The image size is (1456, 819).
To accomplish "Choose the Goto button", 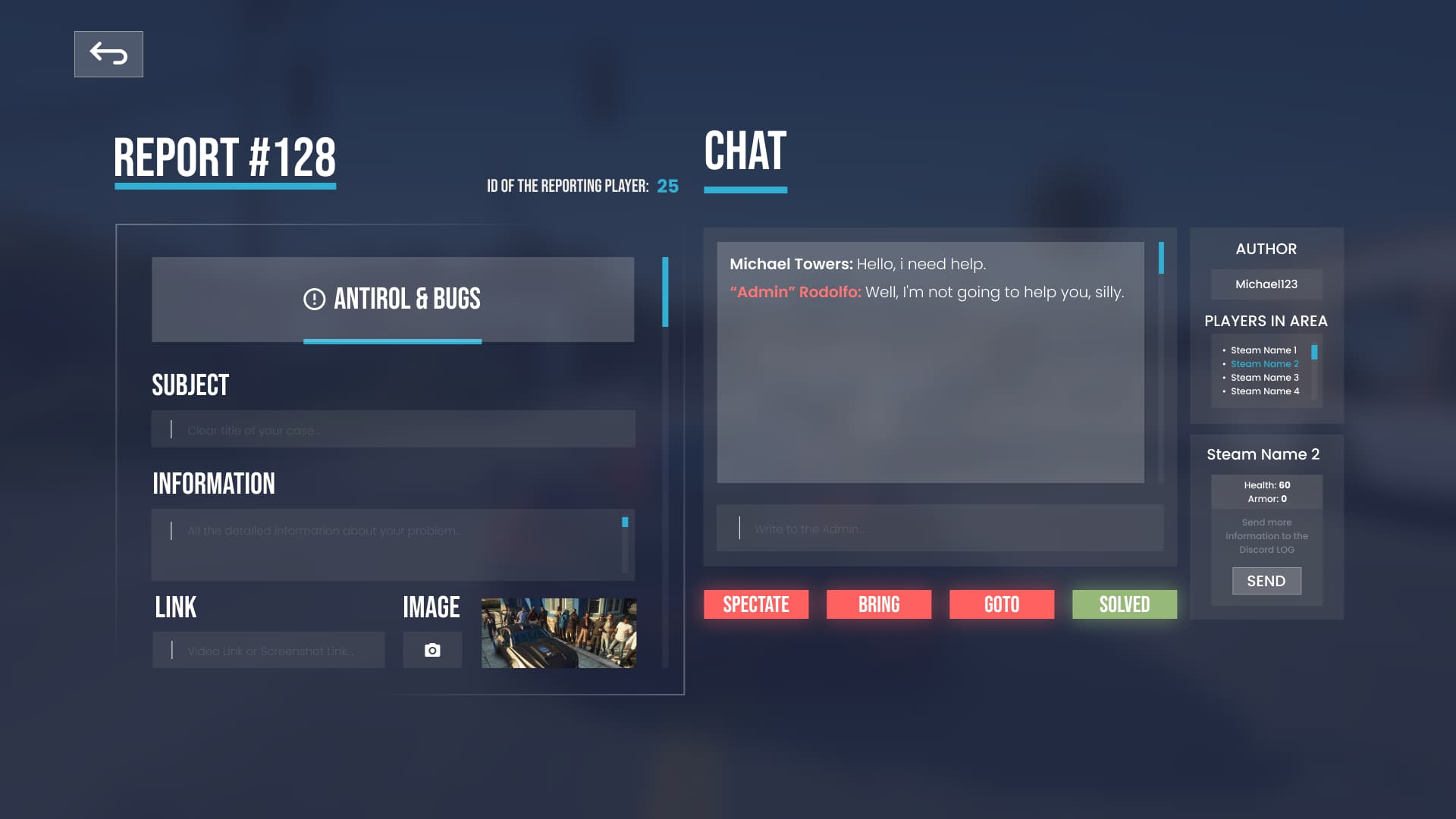I will (x=1002, y=604).
